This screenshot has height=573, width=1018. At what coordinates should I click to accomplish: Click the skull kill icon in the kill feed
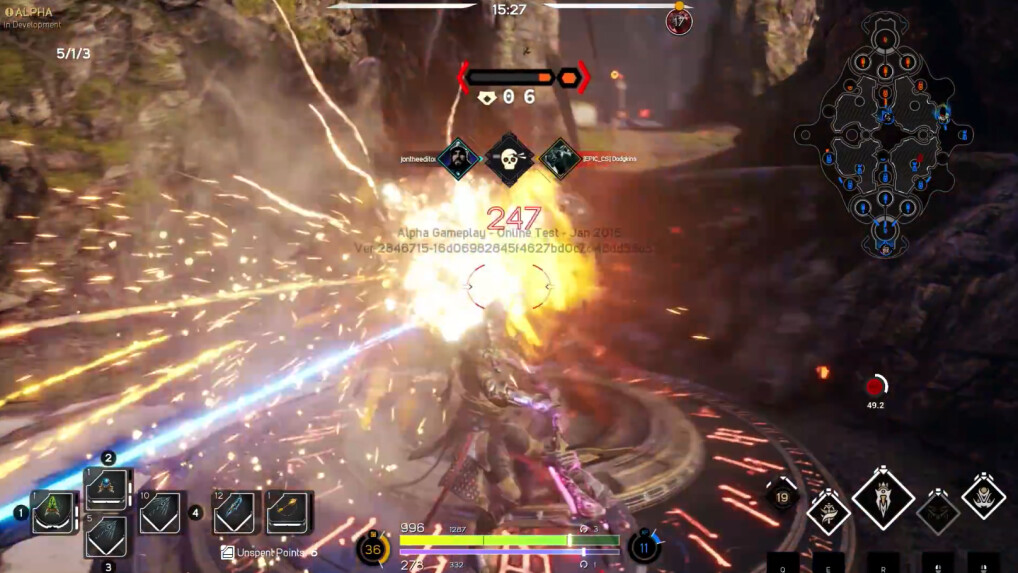pos(509,159)
